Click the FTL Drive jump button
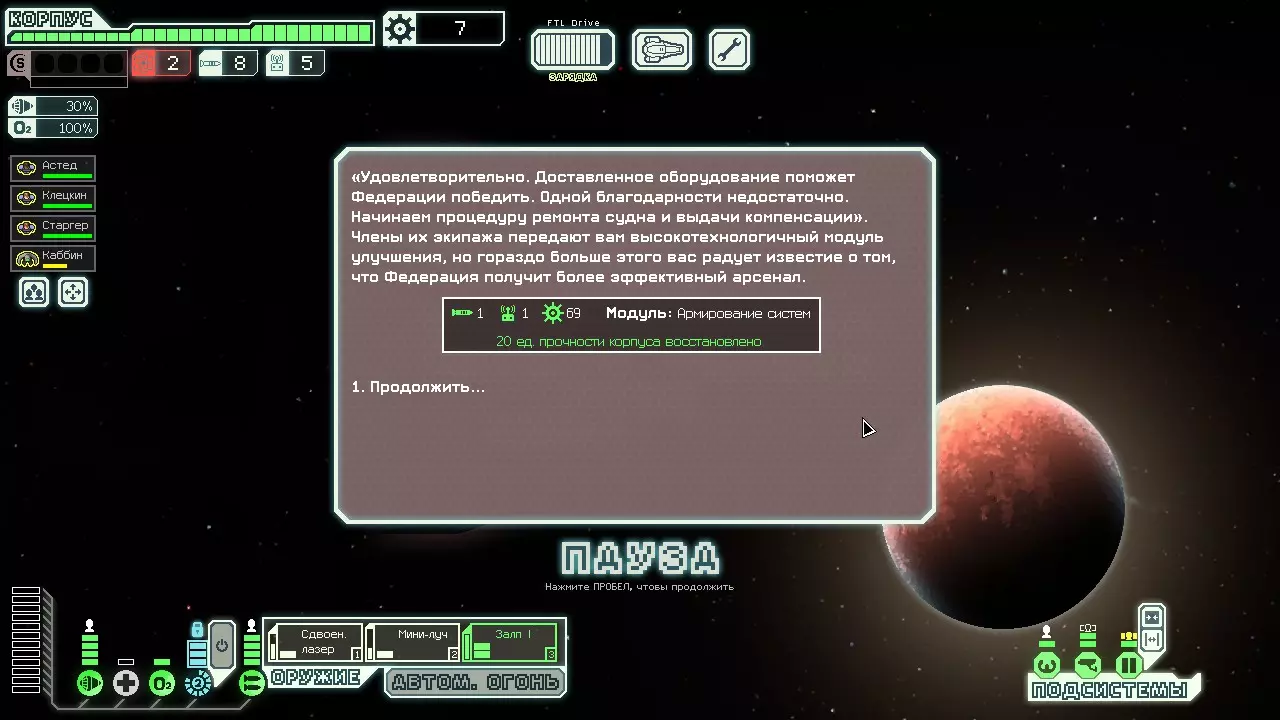 coord(572,49)
